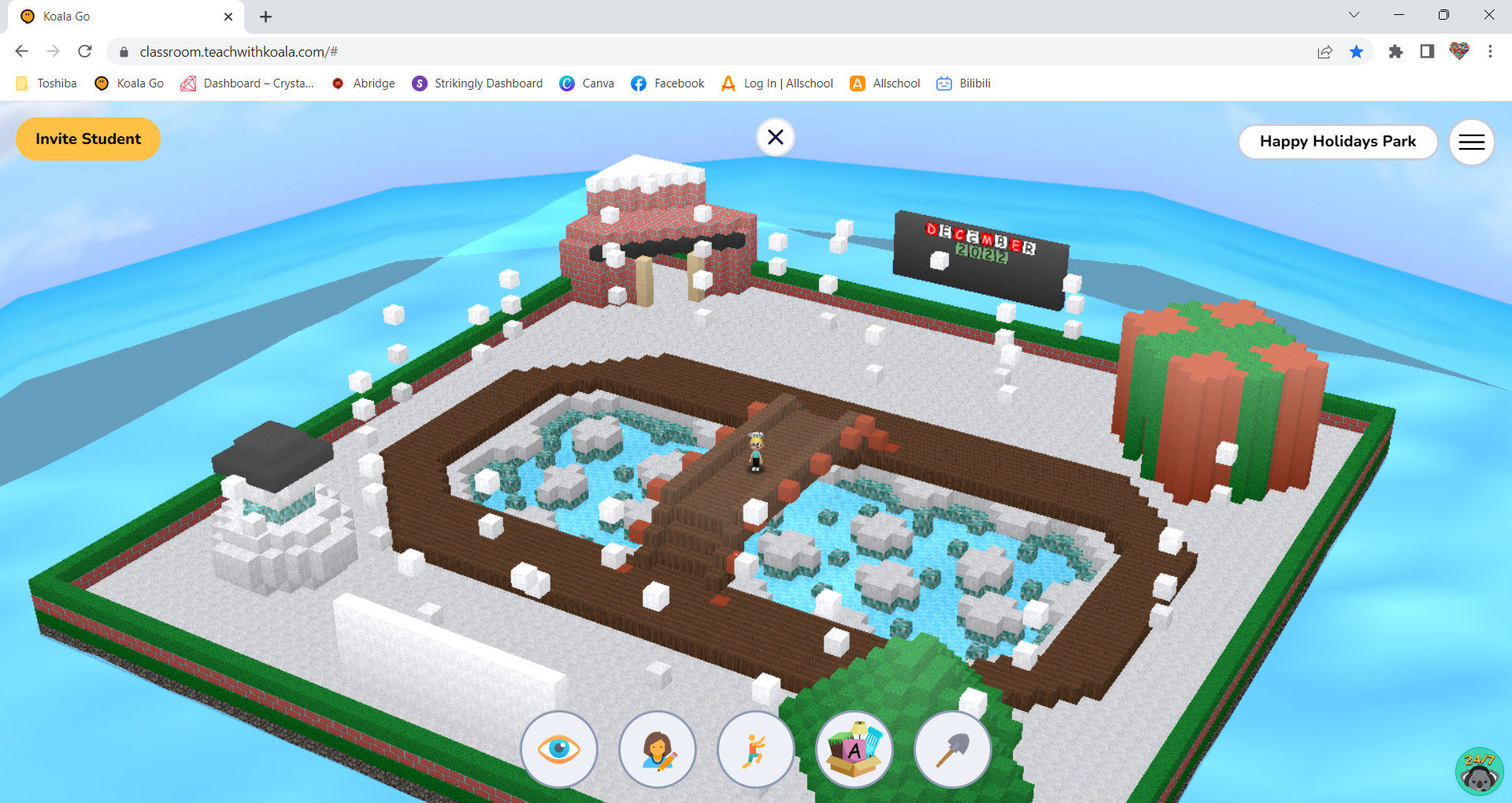
Task: Click inside the address bar
Action: [472, 51]
